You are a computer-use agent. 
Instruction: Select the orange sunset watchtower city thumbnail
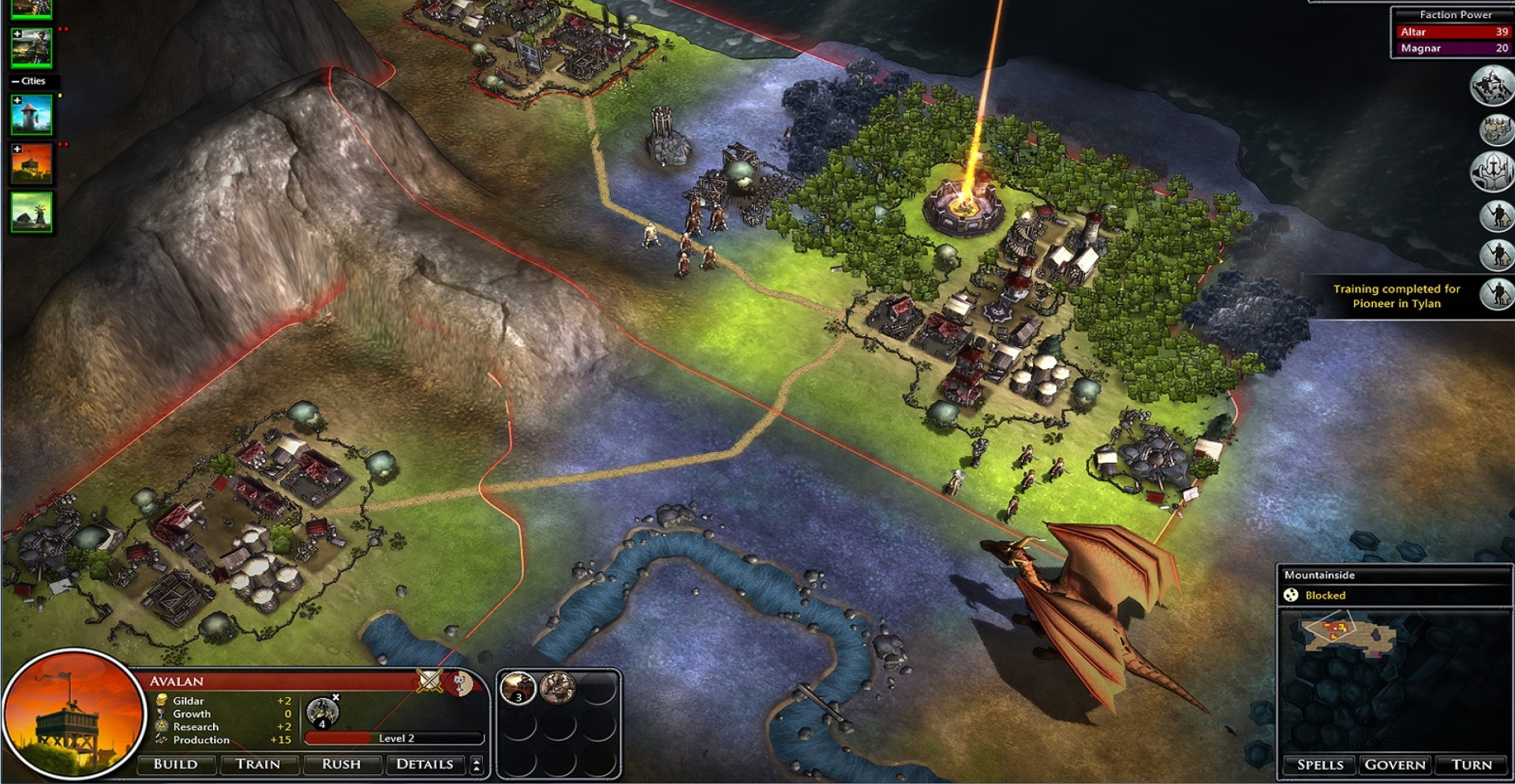pyautogui.click(x=32, y=163)
